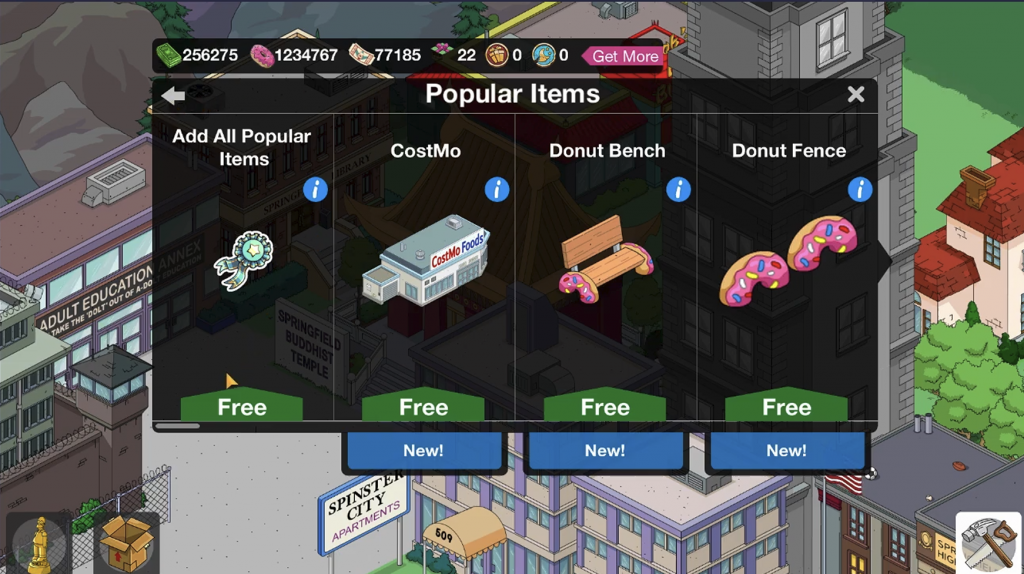Open the CostMo info icon
Image resolution: width=1024 pixels, height=574 pixels.
(x=497, y=189)
